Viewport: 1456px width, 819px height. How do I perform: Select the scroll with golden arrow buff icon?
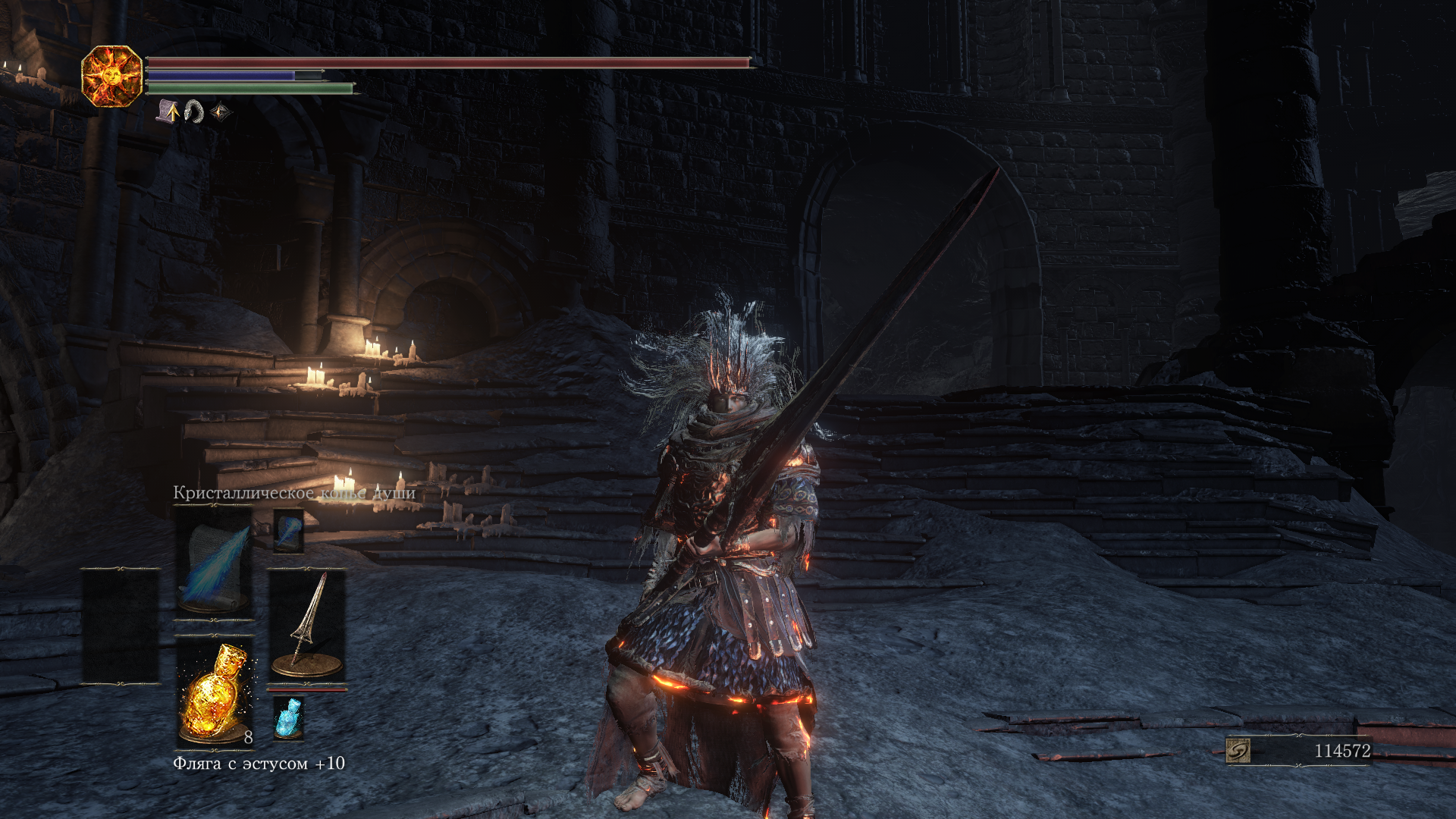(x=168, y=111)
